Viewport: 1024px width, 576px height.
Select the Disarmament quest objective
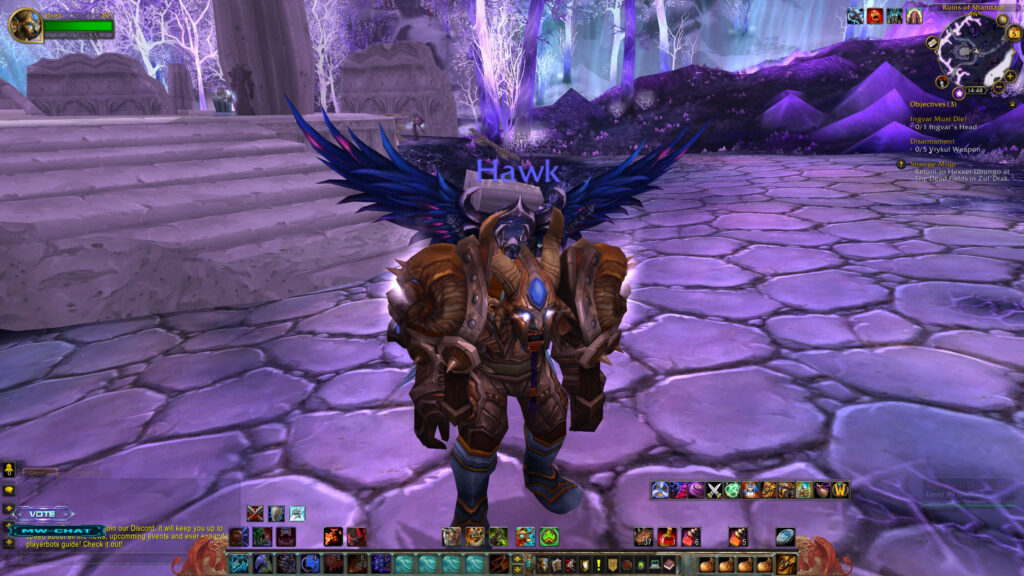933,141
